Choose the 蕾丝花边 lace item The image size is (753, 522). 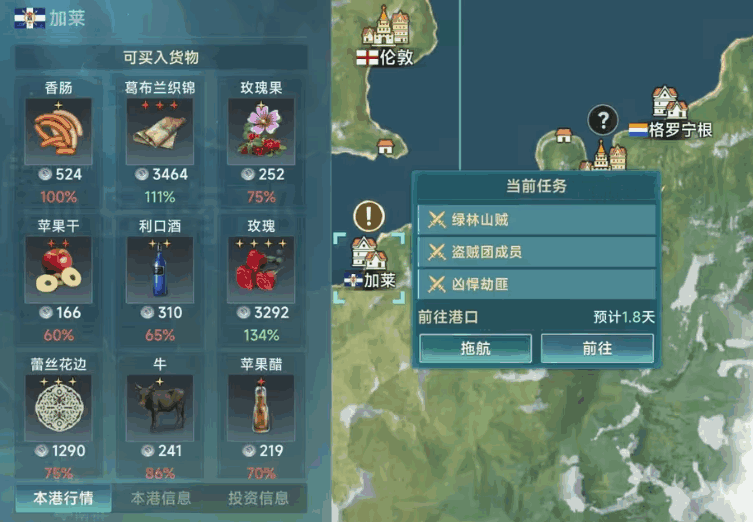pyautogui.click(x=58, y=408)
